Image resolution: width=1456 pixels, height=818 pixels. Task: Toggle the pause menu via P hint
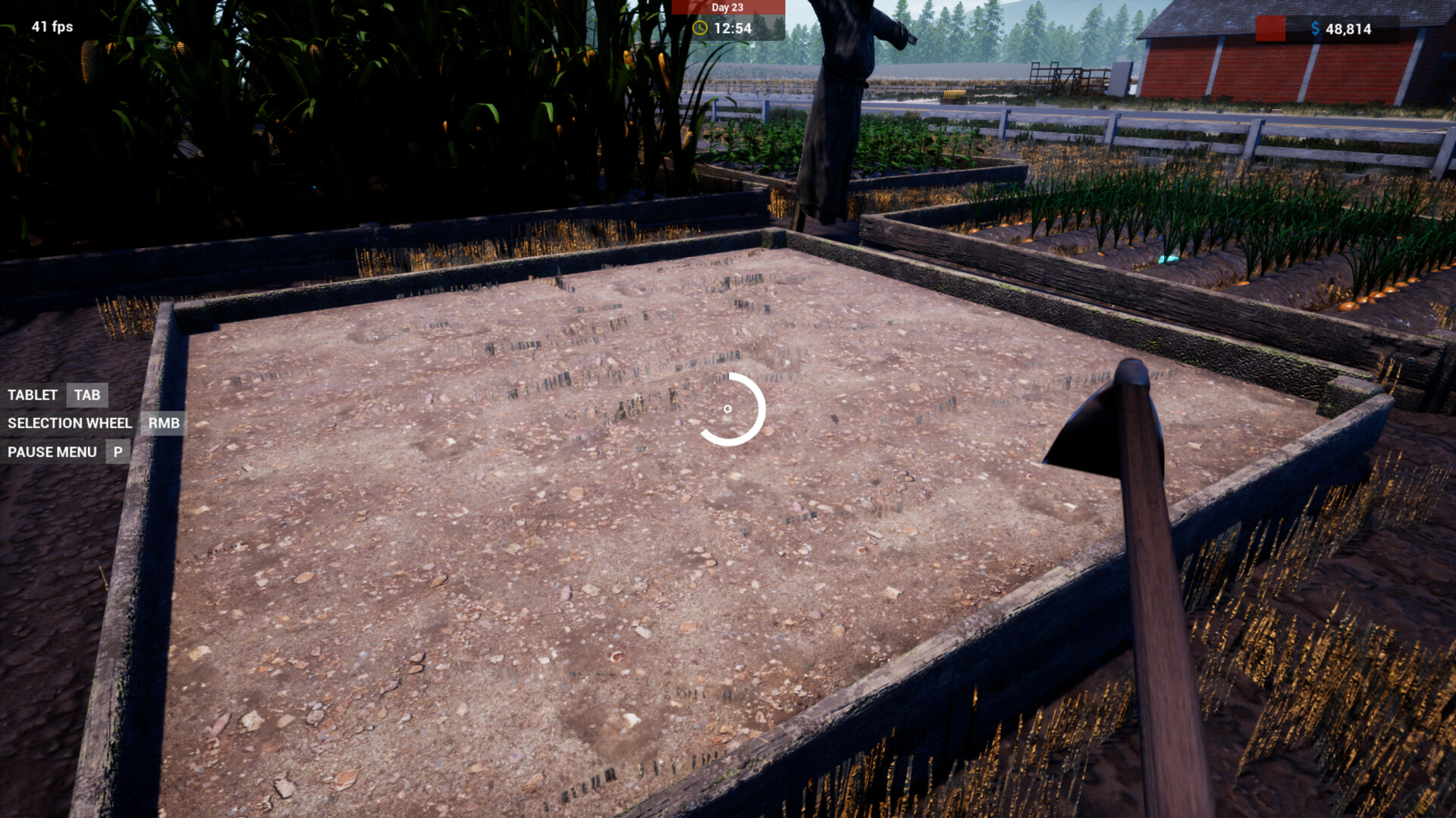point(117,452)
